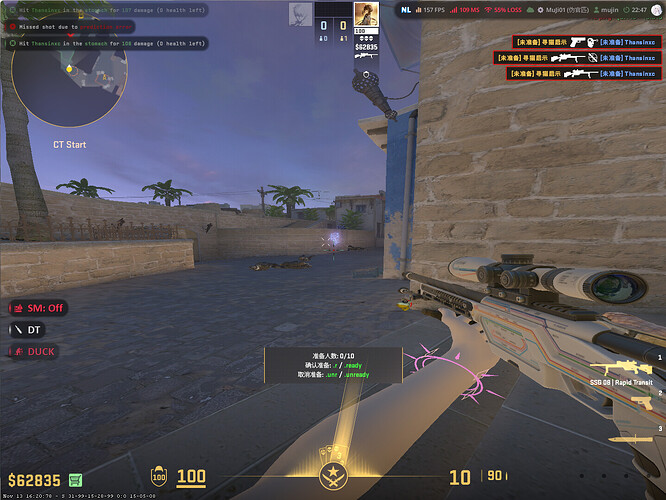Image resolution: width=666 pixels, height=500 pixels.
Task: Toggle the SM: Off indicator
Action: [x=39, y=308]
